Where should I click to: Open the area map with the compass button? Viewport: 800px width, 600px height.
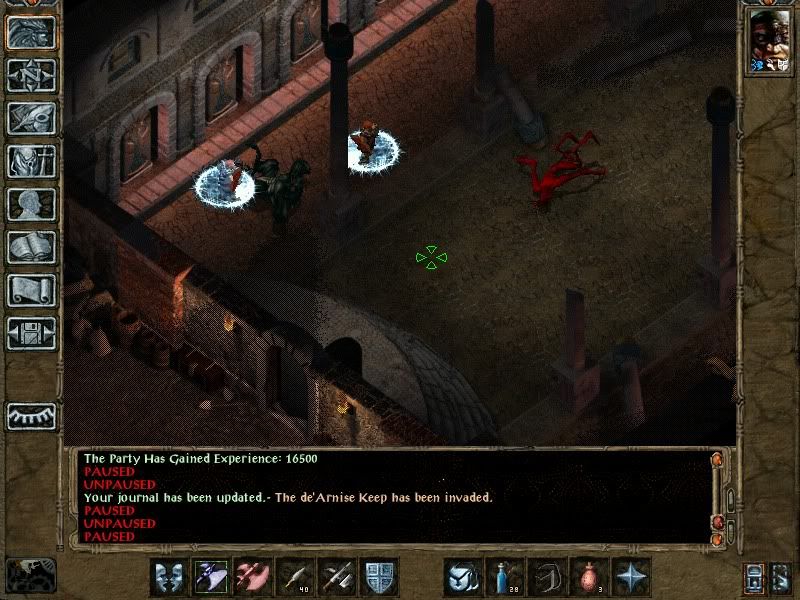click(x=31, y=75)
